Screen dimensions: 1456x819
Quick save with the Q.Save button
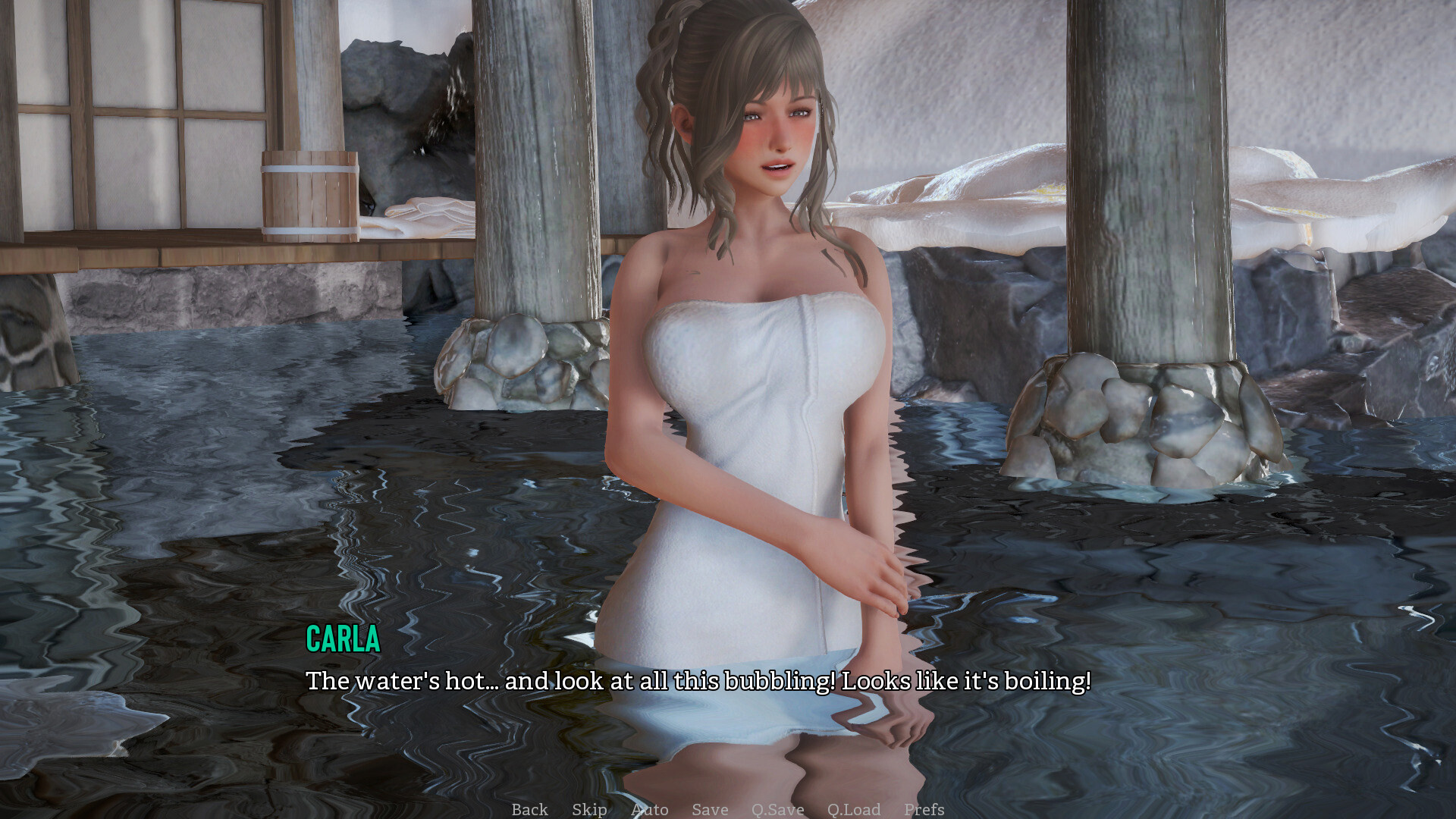tap(777, 809)
